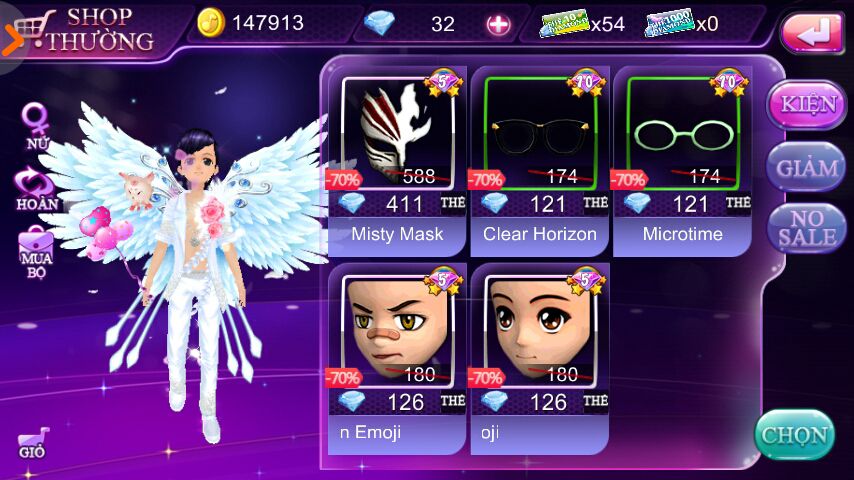Open the GIẢM discount tab
This screenshot has height=480, width=854.
(806, 167)
